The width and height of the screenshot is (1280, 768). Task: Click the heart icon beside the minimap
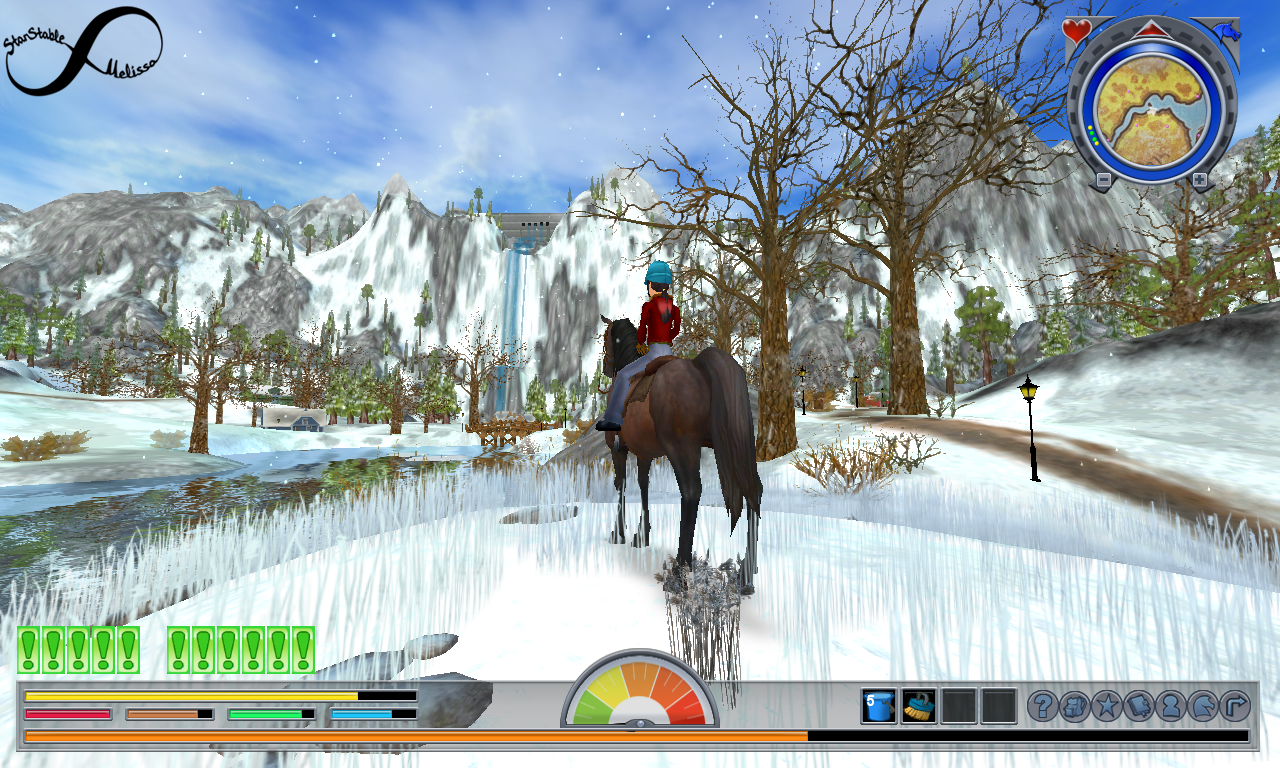1076,31
